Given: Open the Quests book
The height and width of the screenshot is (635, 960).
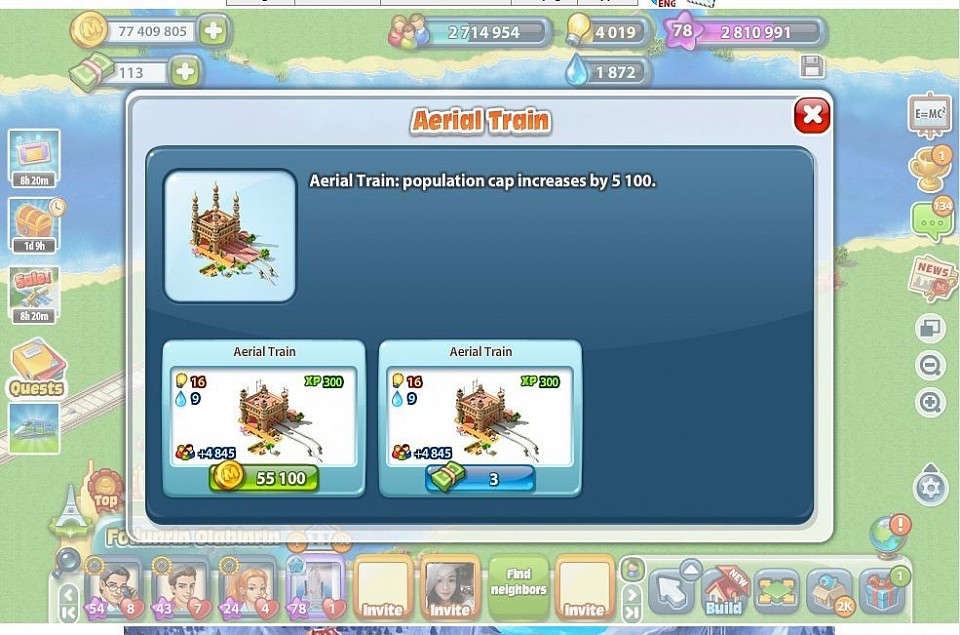Looking at the screenshot, I should 37,367.
